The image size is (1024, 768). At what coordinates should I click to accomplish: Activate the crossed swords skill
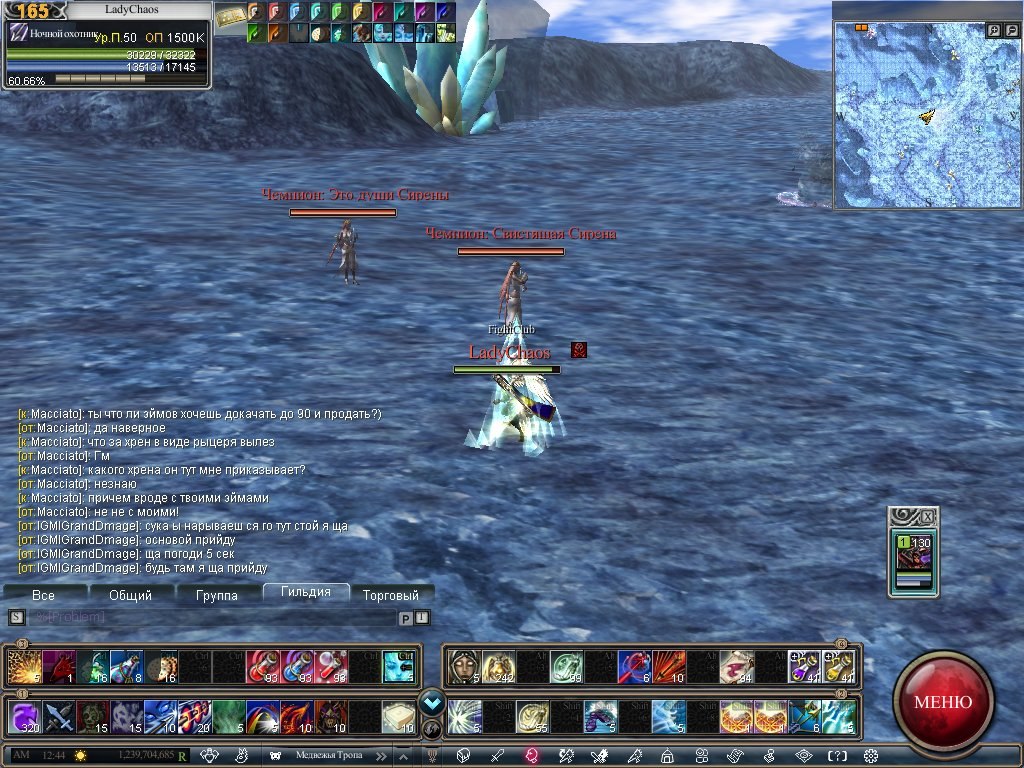[x=58, y=716]
